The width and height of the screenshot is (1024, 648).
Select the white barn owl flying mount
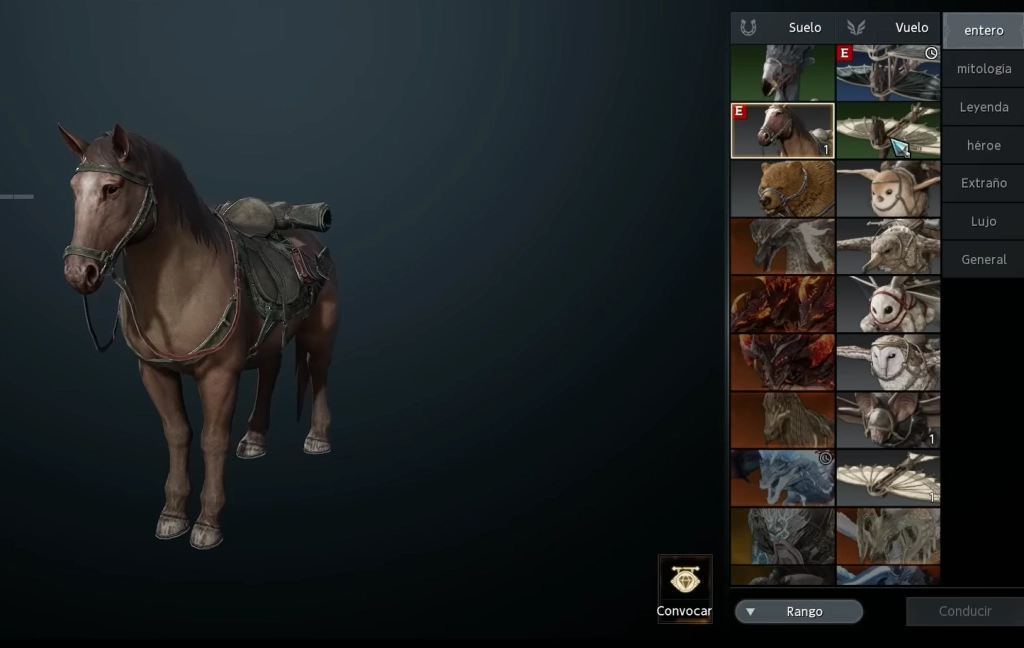888,361
